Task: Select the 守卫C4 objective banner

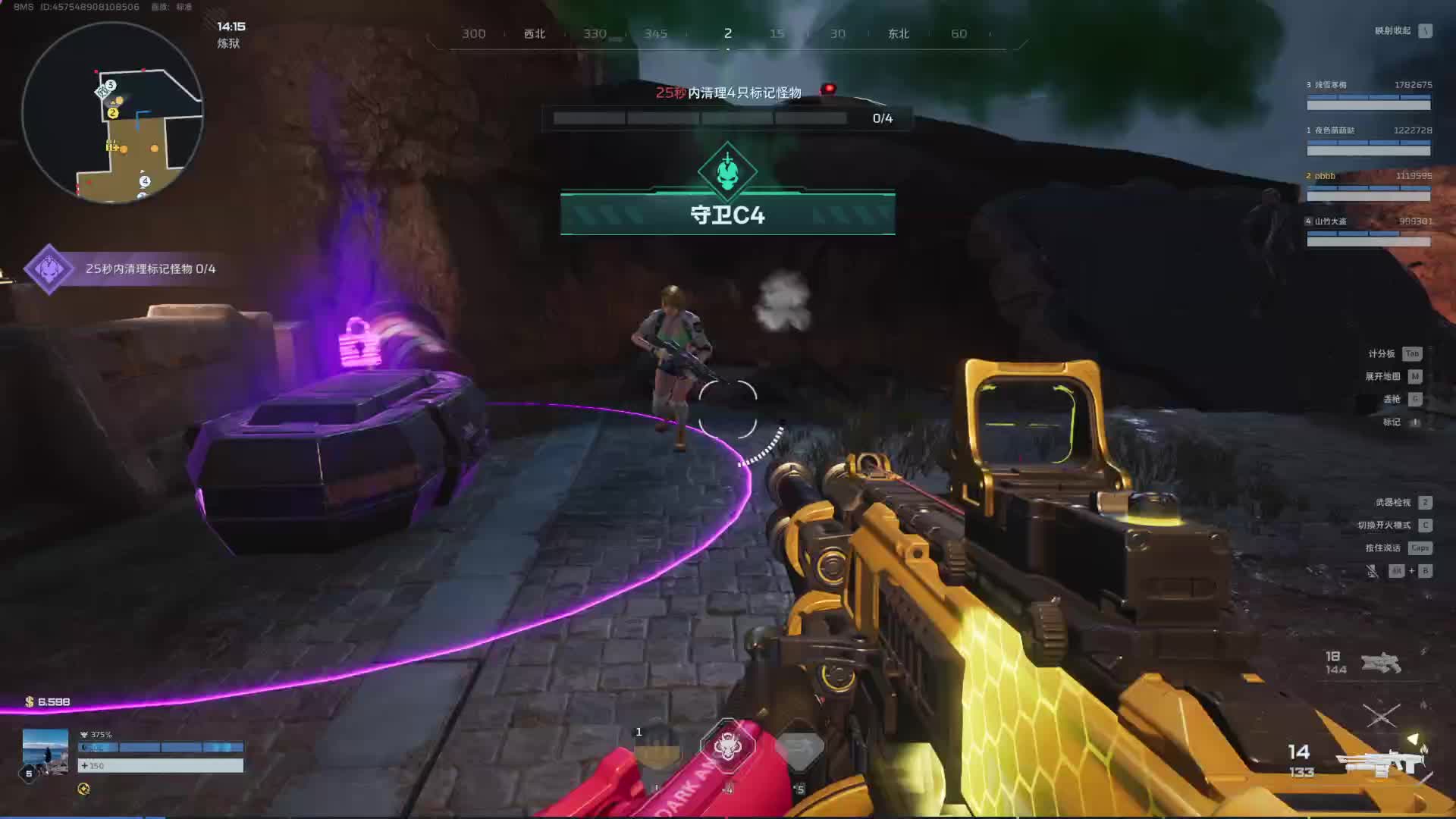Action: point(727,215)
